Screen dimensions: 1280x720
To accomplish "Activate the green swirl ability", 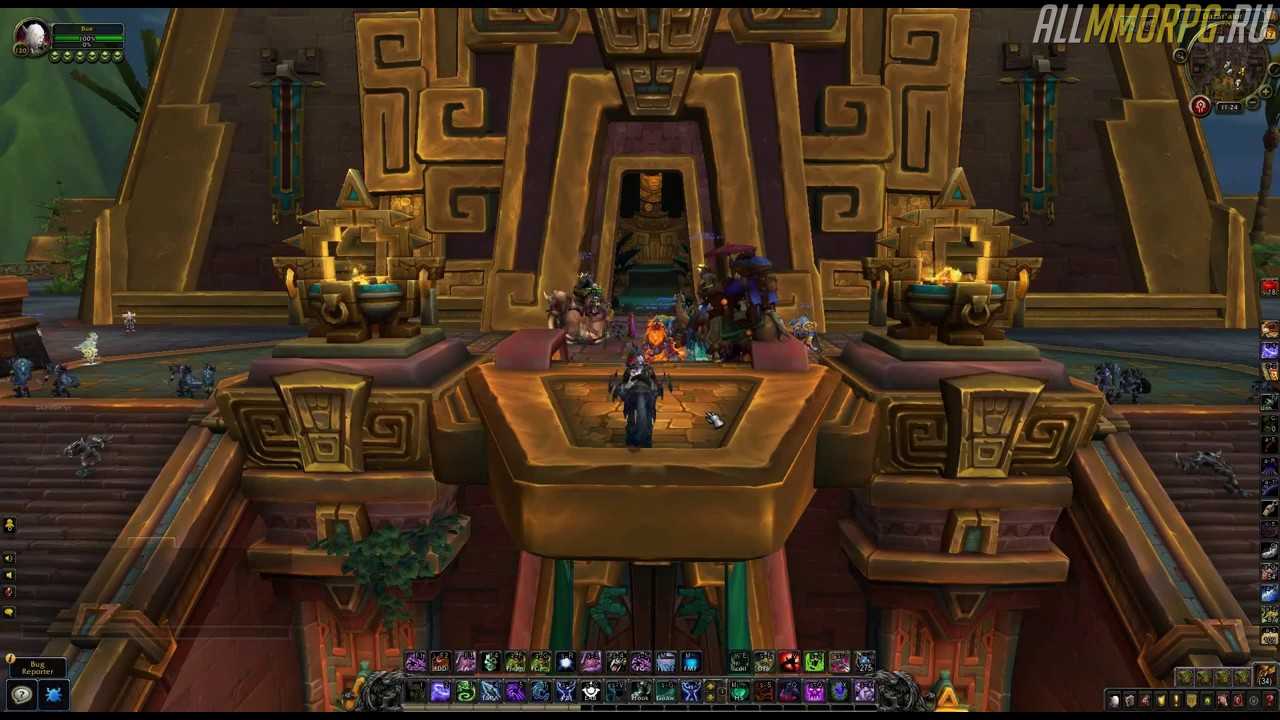I will point(465,691).
